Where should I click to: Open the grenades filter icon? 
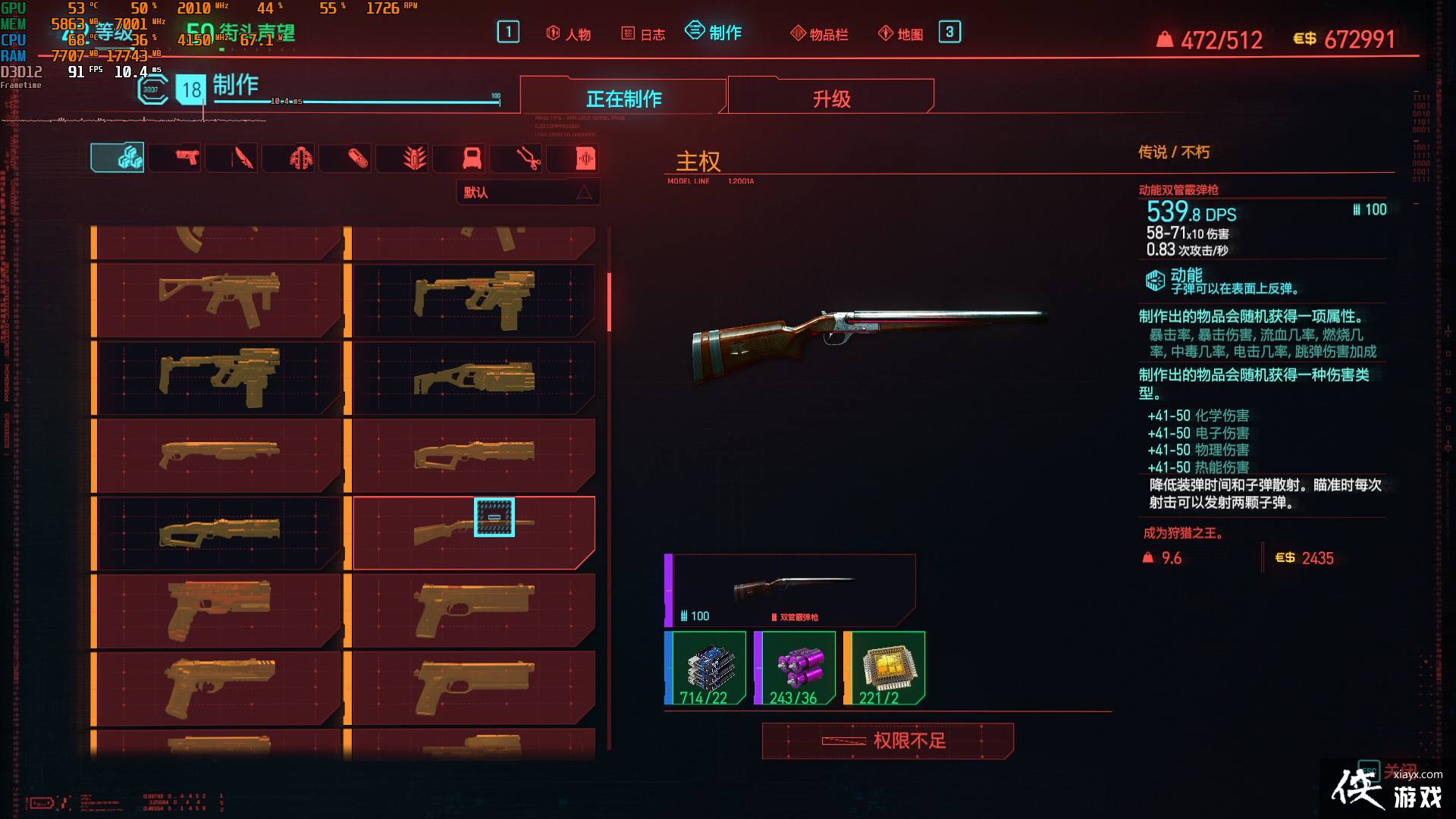(402, 158)
